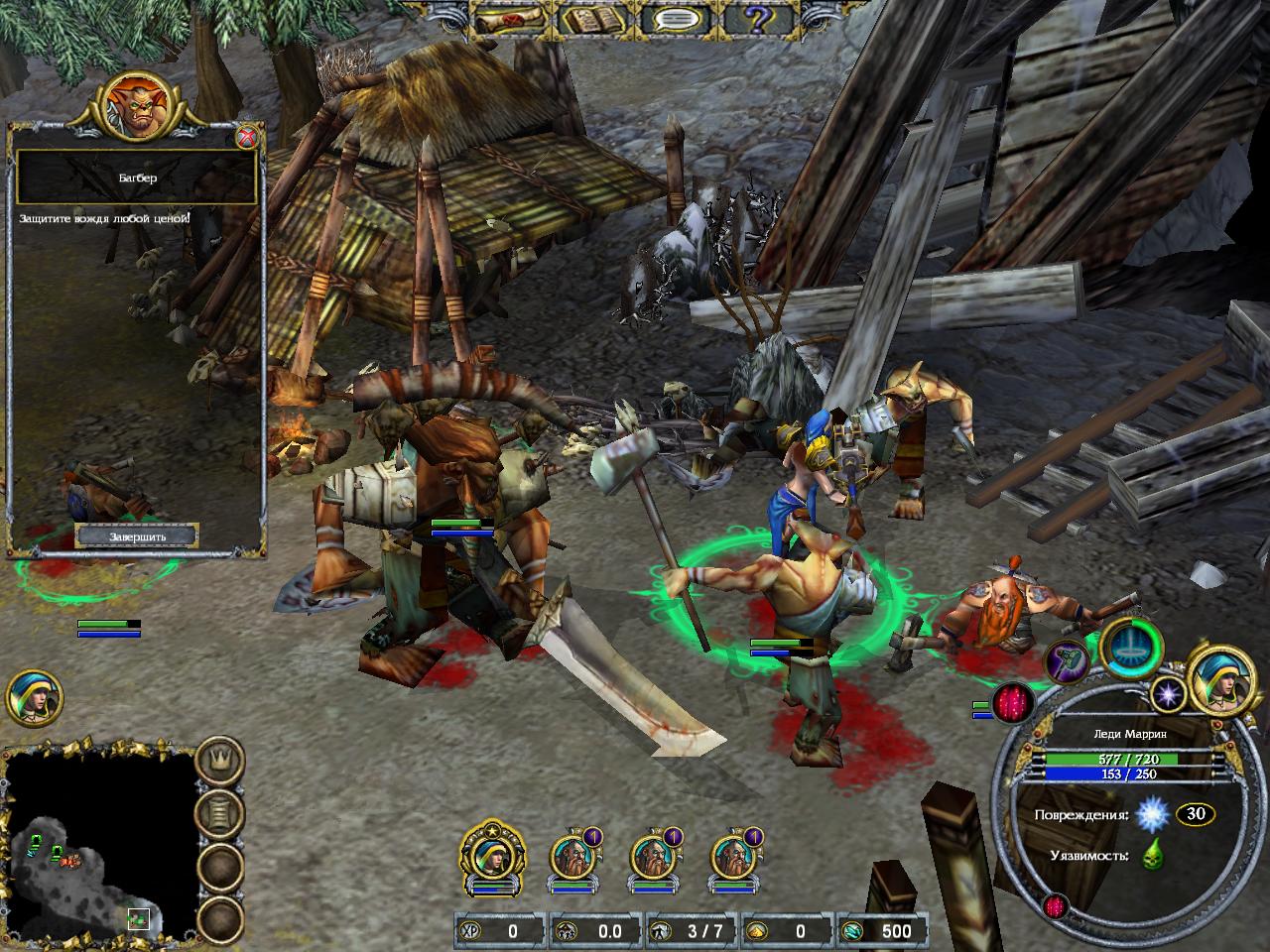Screen dimensions: 1270x952
Task: Select the hero portrait above the minimap
Action: [x=34, y=698]
